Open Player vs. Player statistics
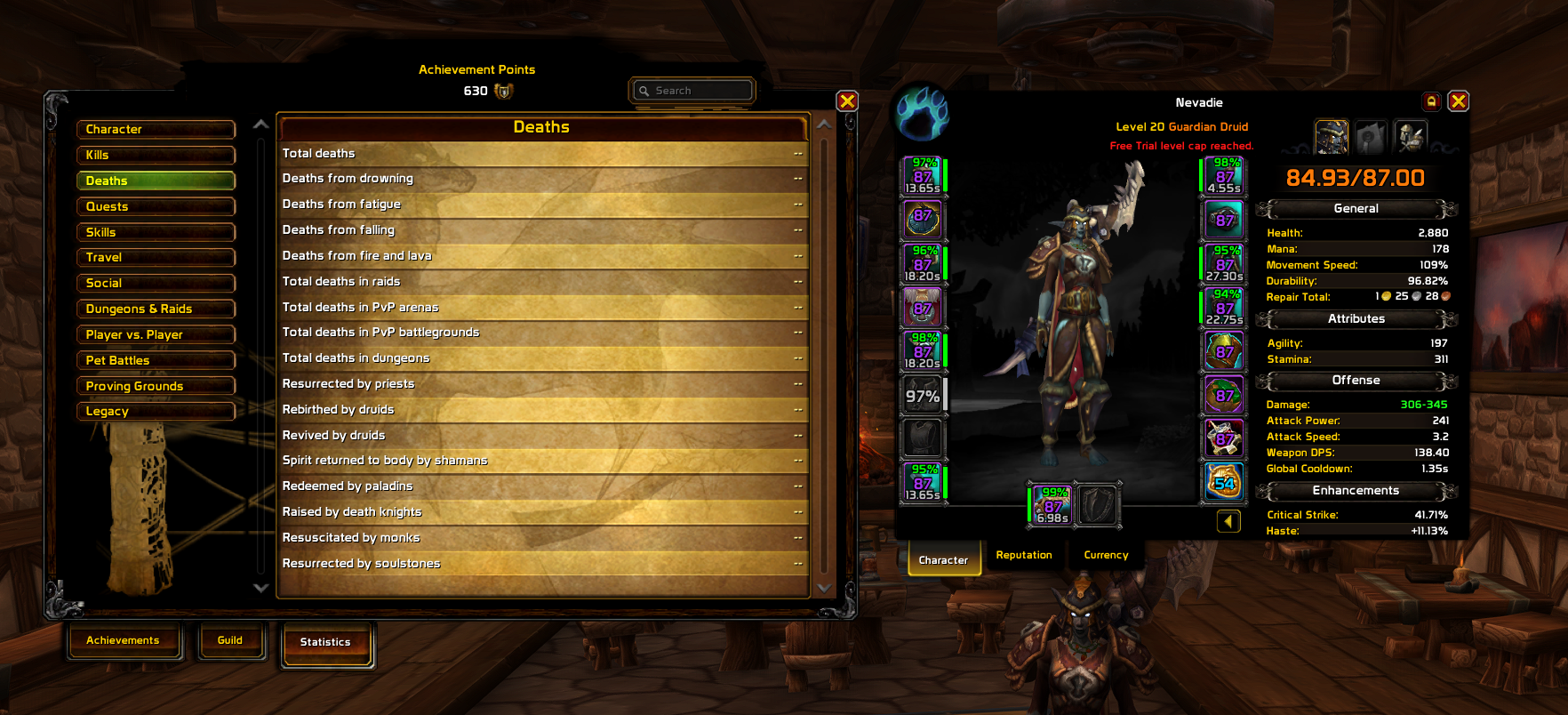 [x=156, y=334]
